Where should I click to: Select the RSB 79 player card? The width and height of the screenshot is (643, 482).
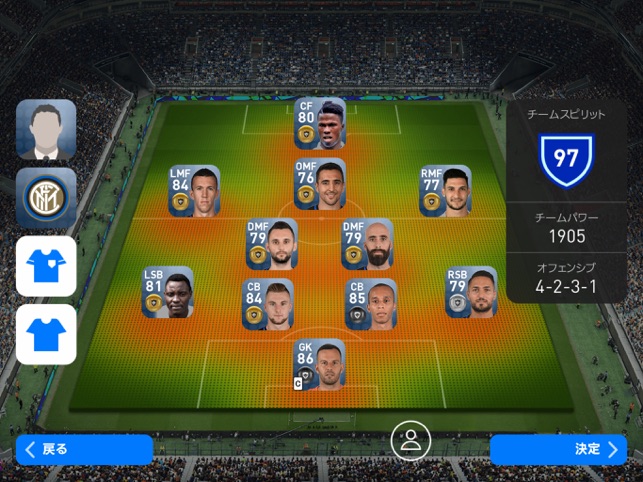click(471, 292)
